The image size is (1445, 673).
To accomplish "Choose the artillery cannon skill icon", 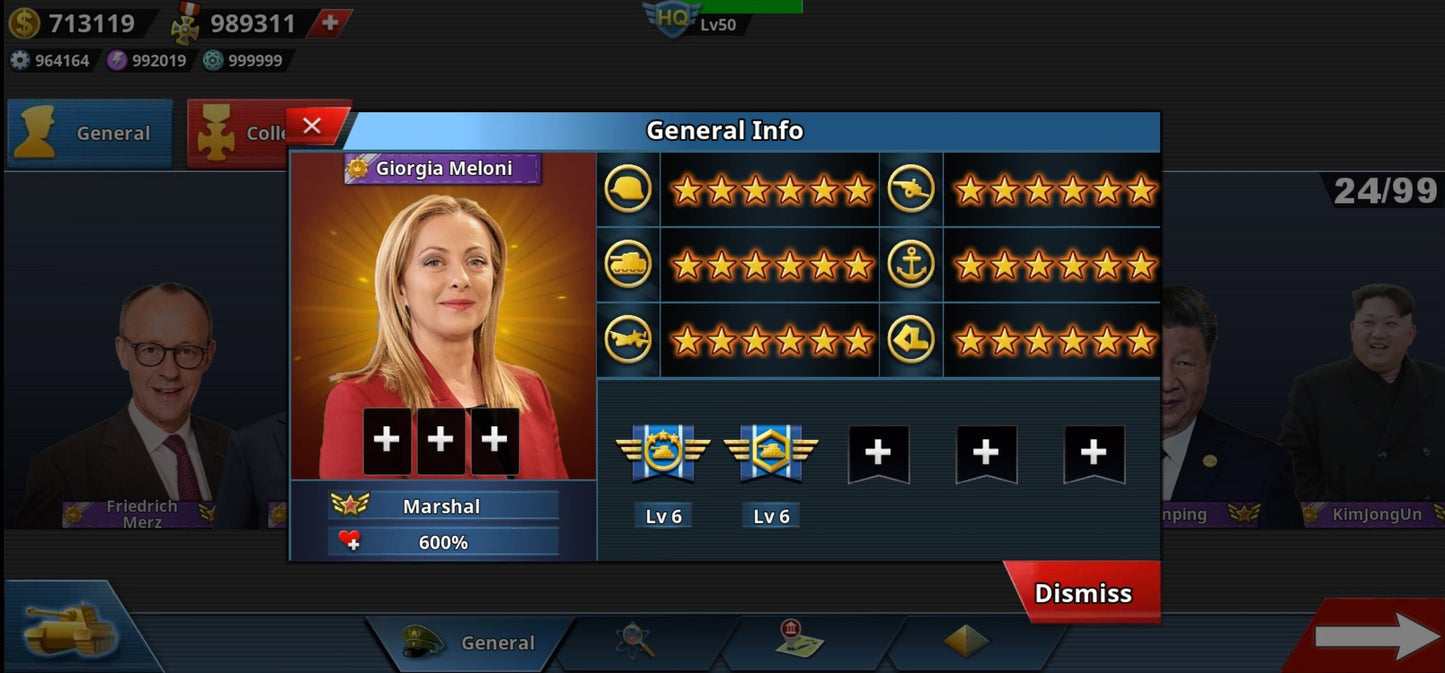I will (x=911, y=189).
